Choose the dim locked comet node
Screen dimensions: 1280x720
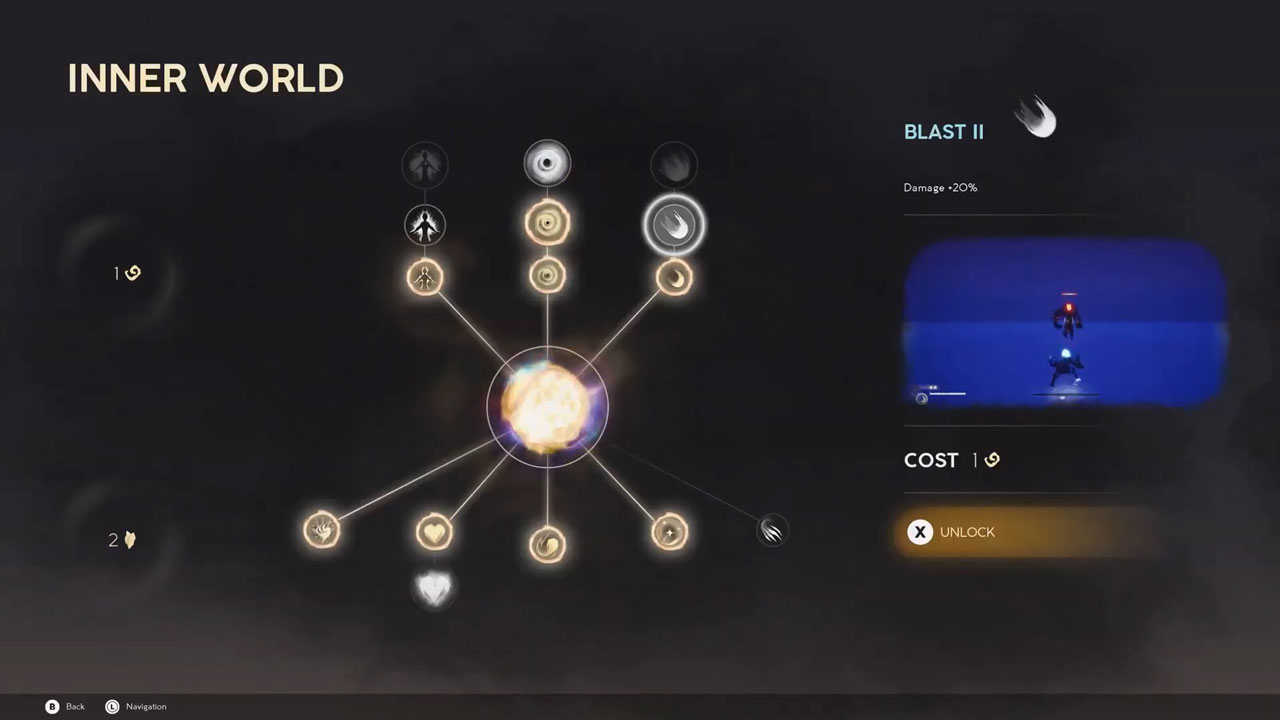(674, 165)
